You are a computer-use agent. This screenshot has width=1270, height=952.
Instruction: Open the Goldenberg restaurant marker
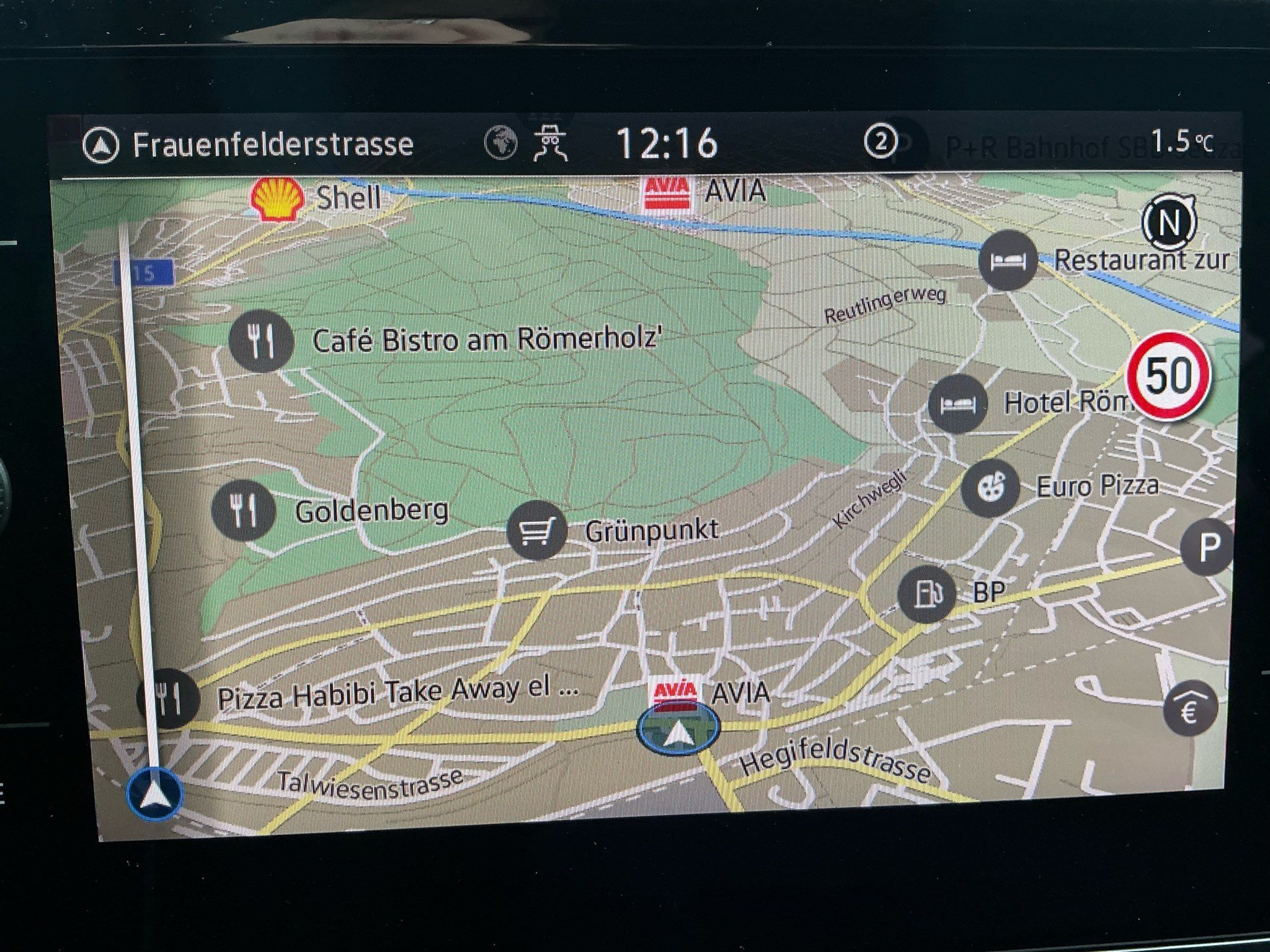[243, 511]
